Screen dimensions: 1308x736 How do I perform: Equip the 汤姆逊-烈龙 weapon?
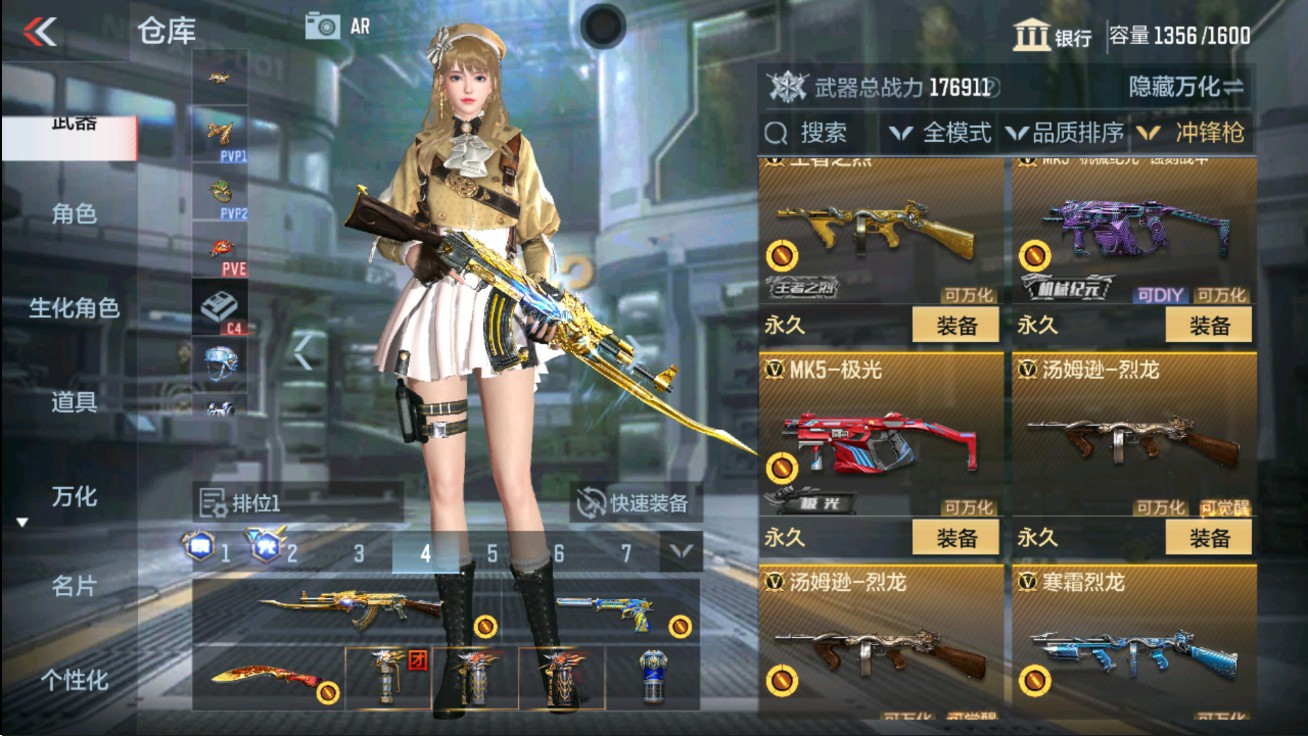point(1210,537)
